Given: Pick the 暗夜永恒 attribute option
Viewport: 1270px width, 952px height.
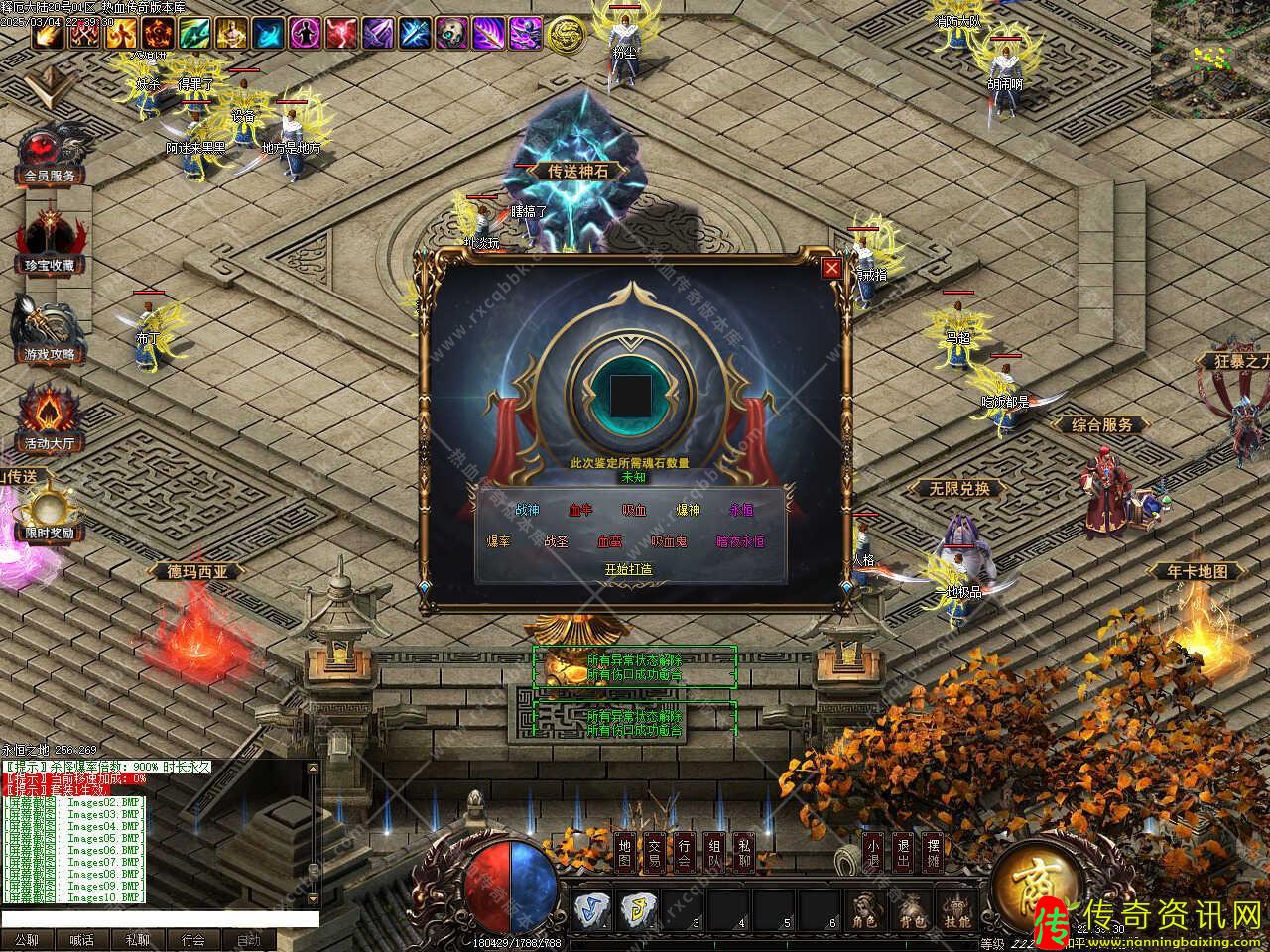Looking at the screenshot, I should click(x=740, y=541).
